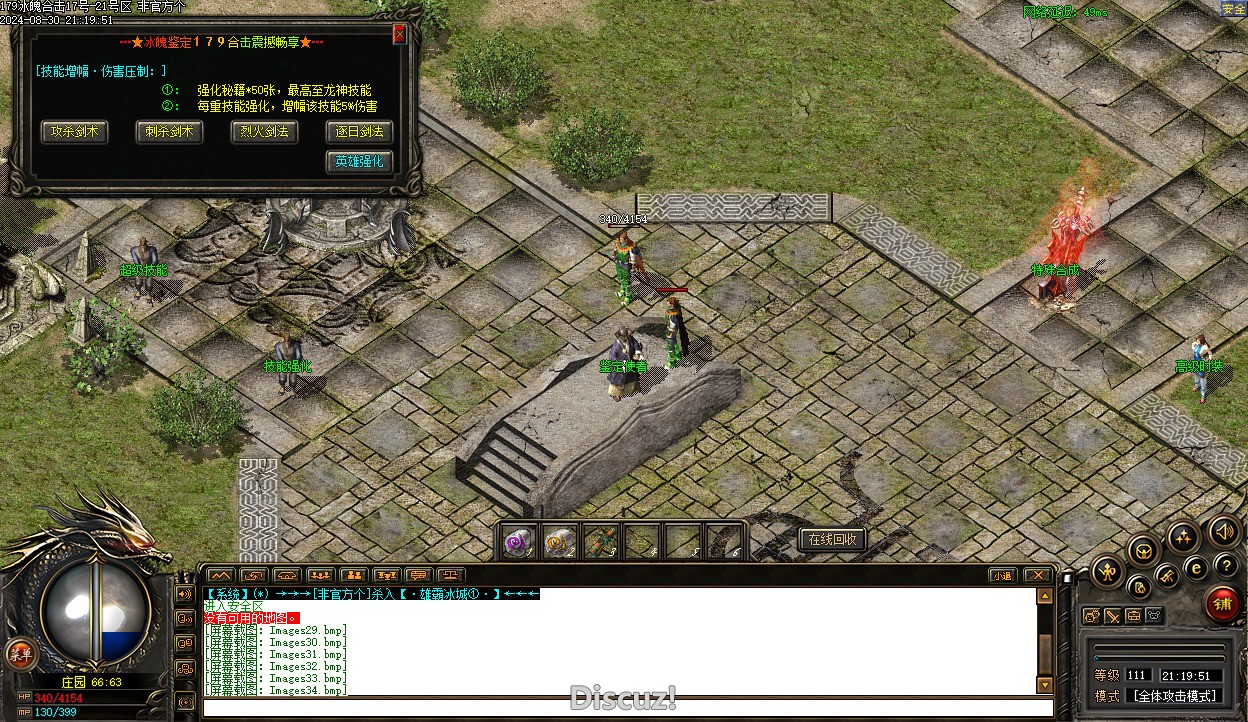Click the 小退 logout button
The width and height of the screenshot is (1248, 722).
pyautogui.click(x=1002, y=575)
